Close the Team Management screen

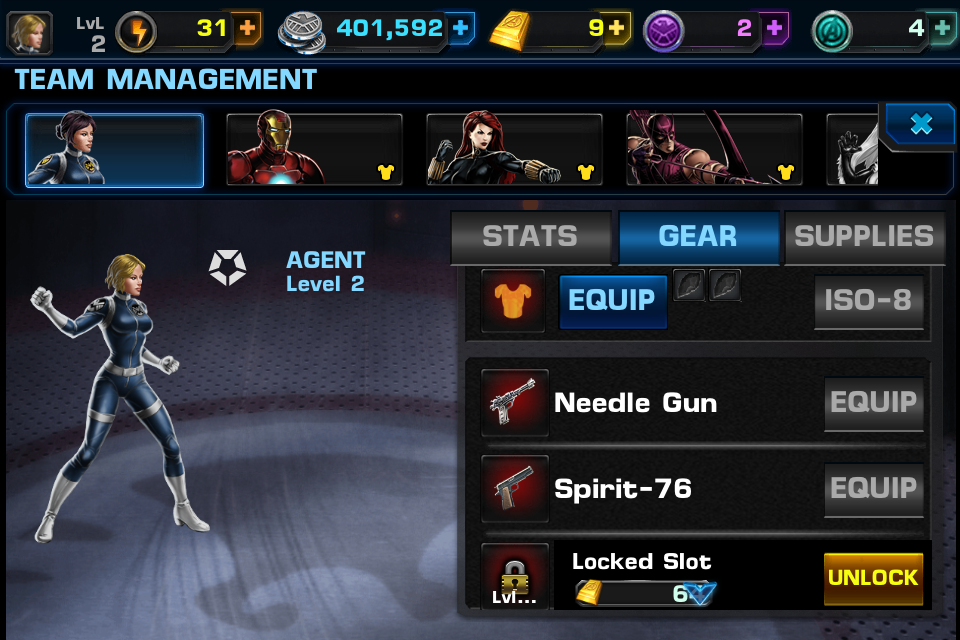click(920, 124)
